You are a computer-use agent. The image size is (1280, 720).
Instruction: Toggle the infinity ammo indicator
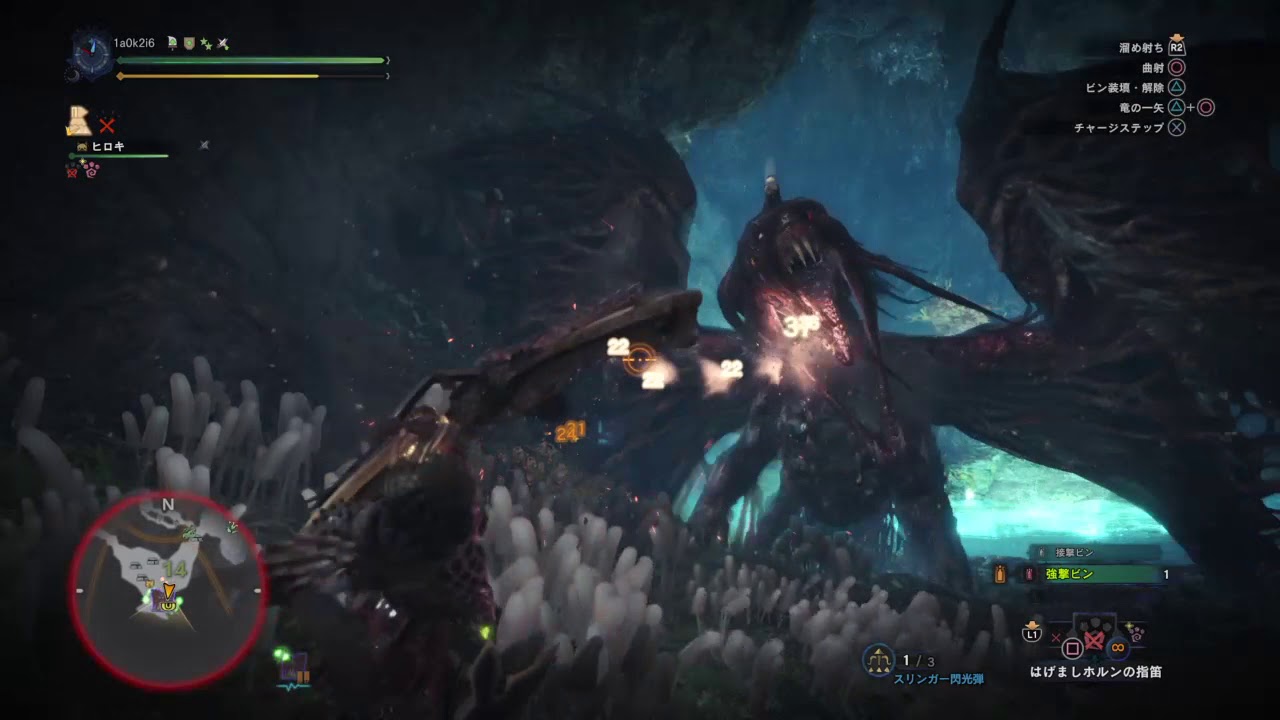point(1117,648)
